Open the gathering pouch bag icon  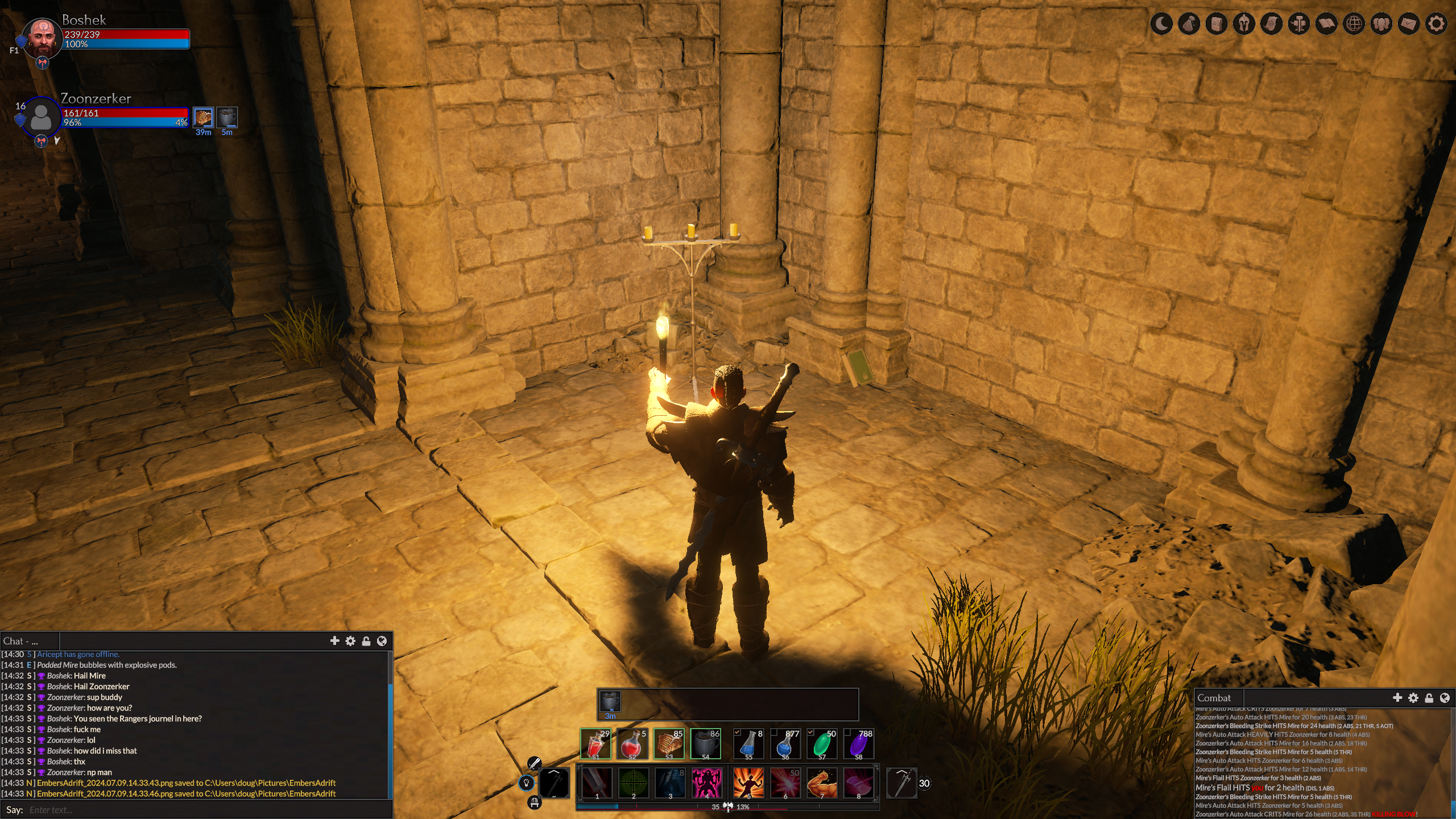[x=1189, y=24]
